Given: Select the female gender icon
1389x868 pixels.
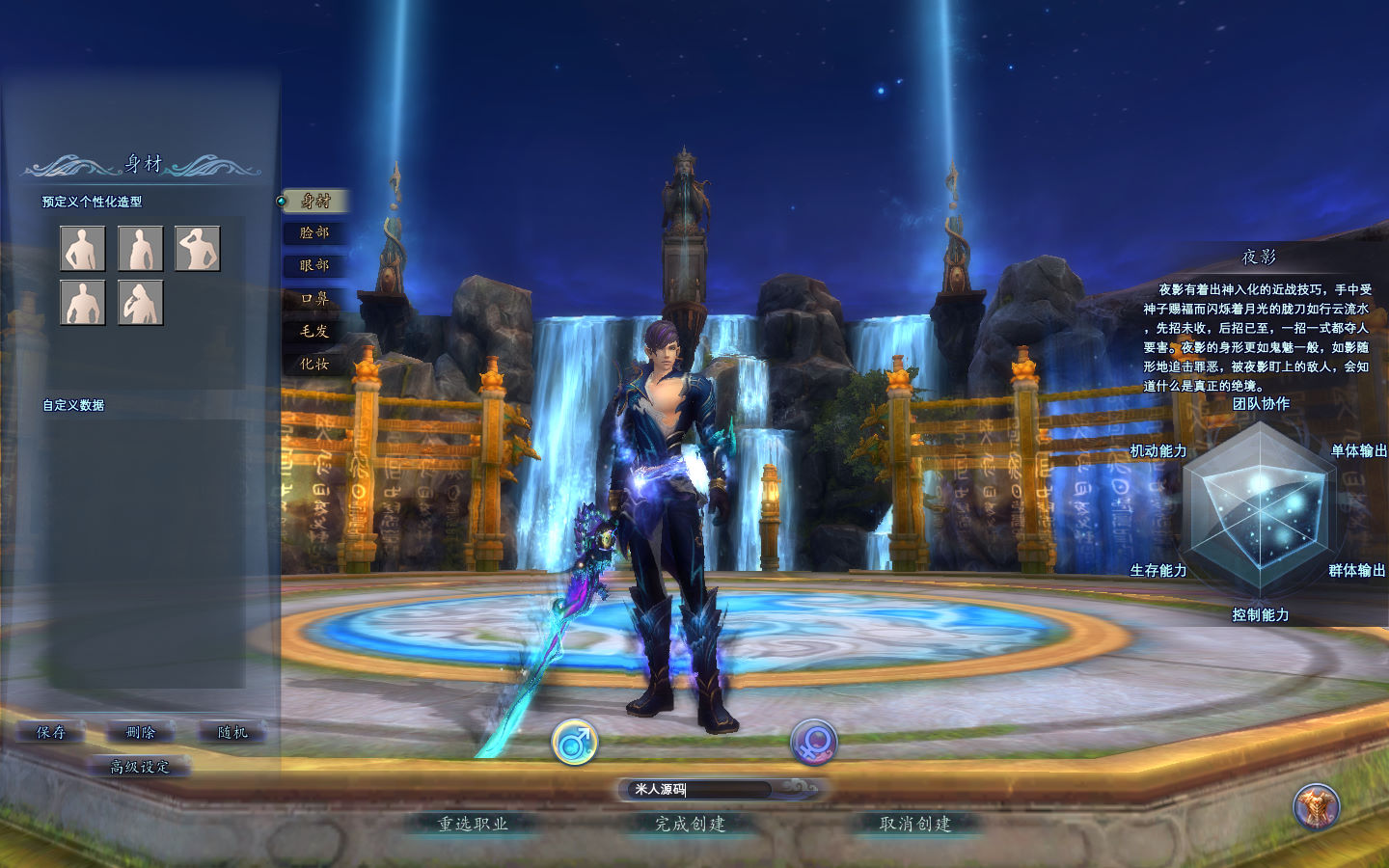Looking at the screenshot, I should tap(813, 743).
